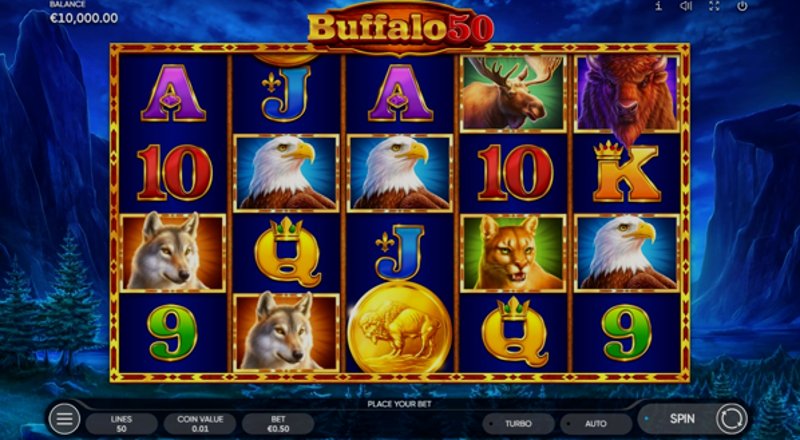Mute the game sound

(x=686, y=6)
